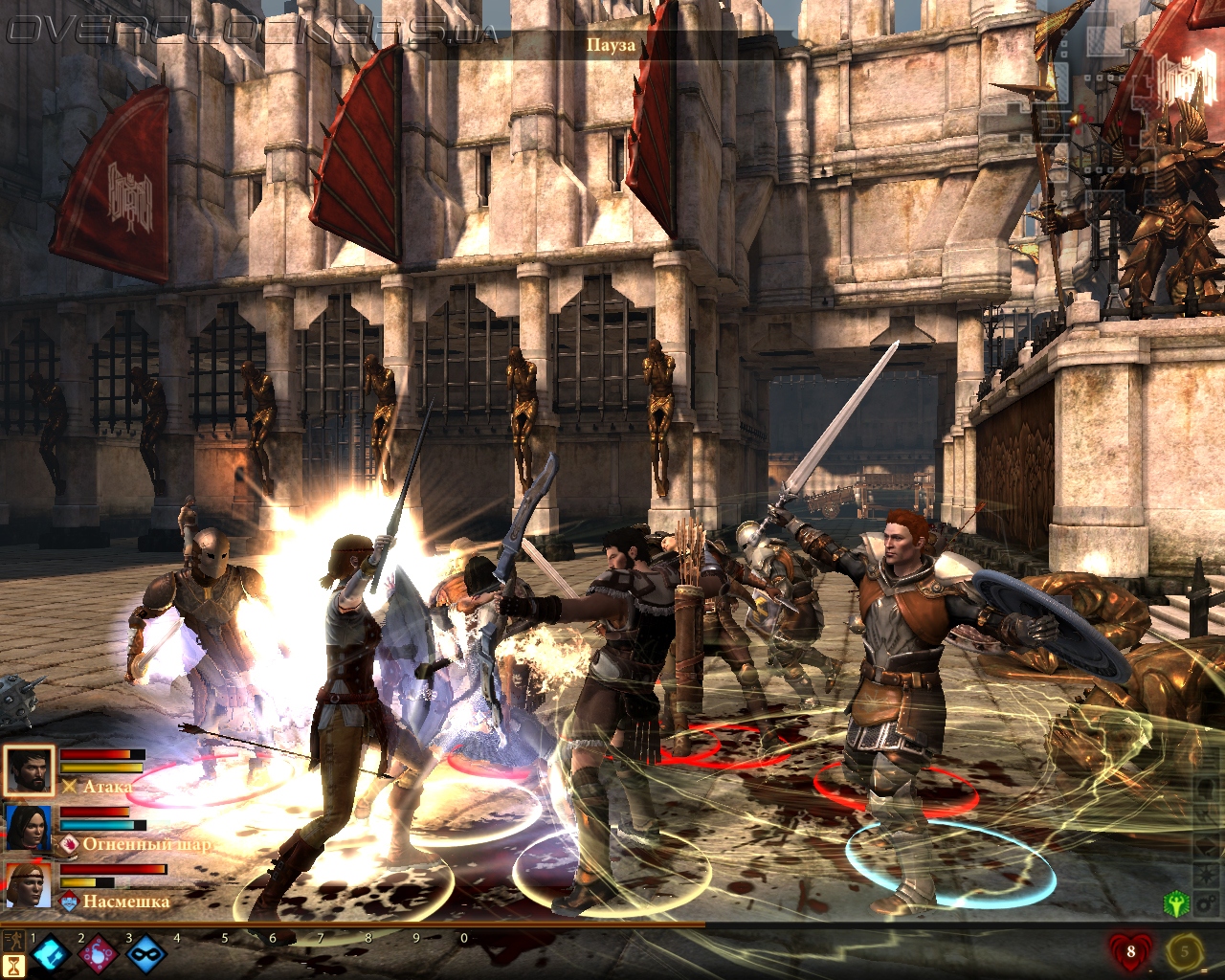Open the starburst menu button
This screenshot has height=980, width=1225.
pyautogui.click(x=1207, y=876)
